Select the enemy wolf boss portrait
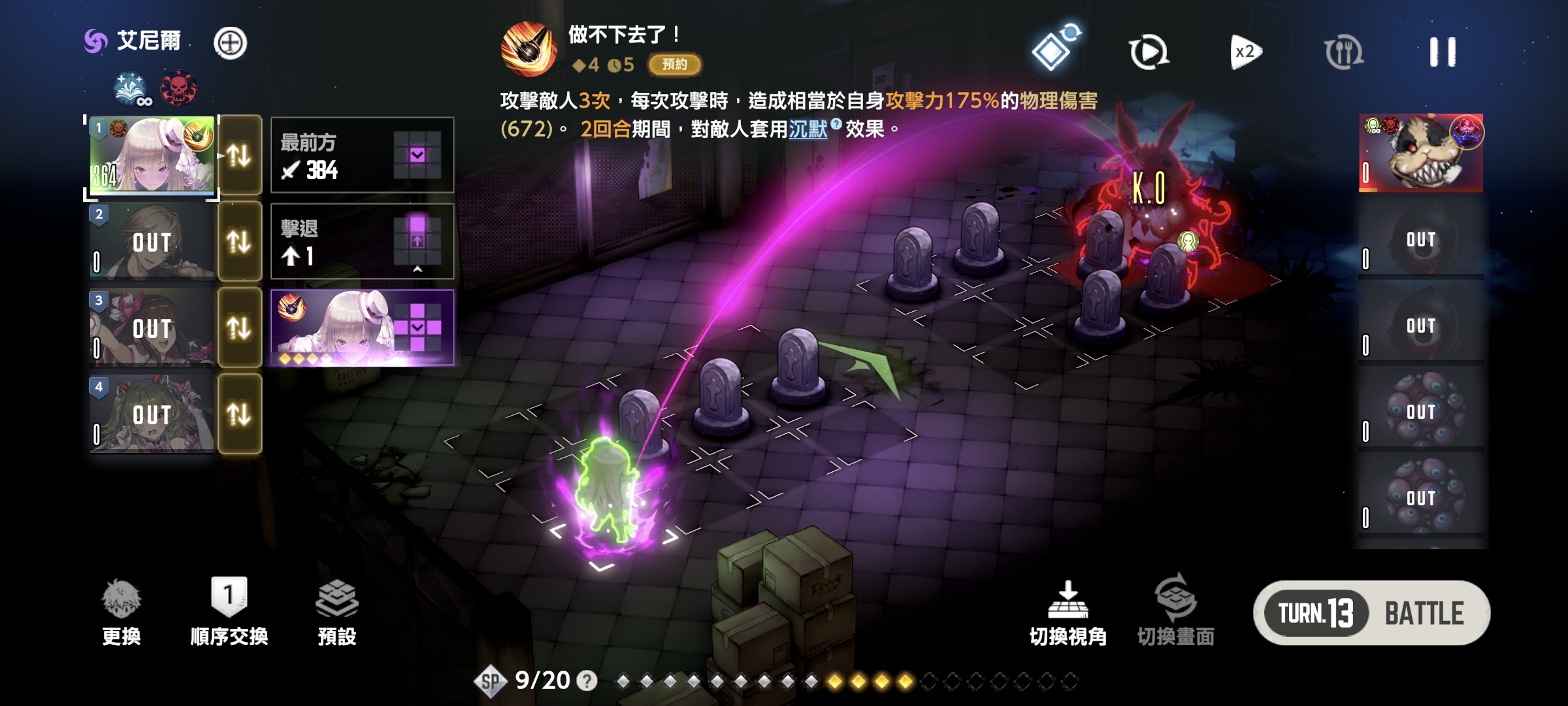This screenshot has width=1568, height=706. click(x=1420, y=154)
